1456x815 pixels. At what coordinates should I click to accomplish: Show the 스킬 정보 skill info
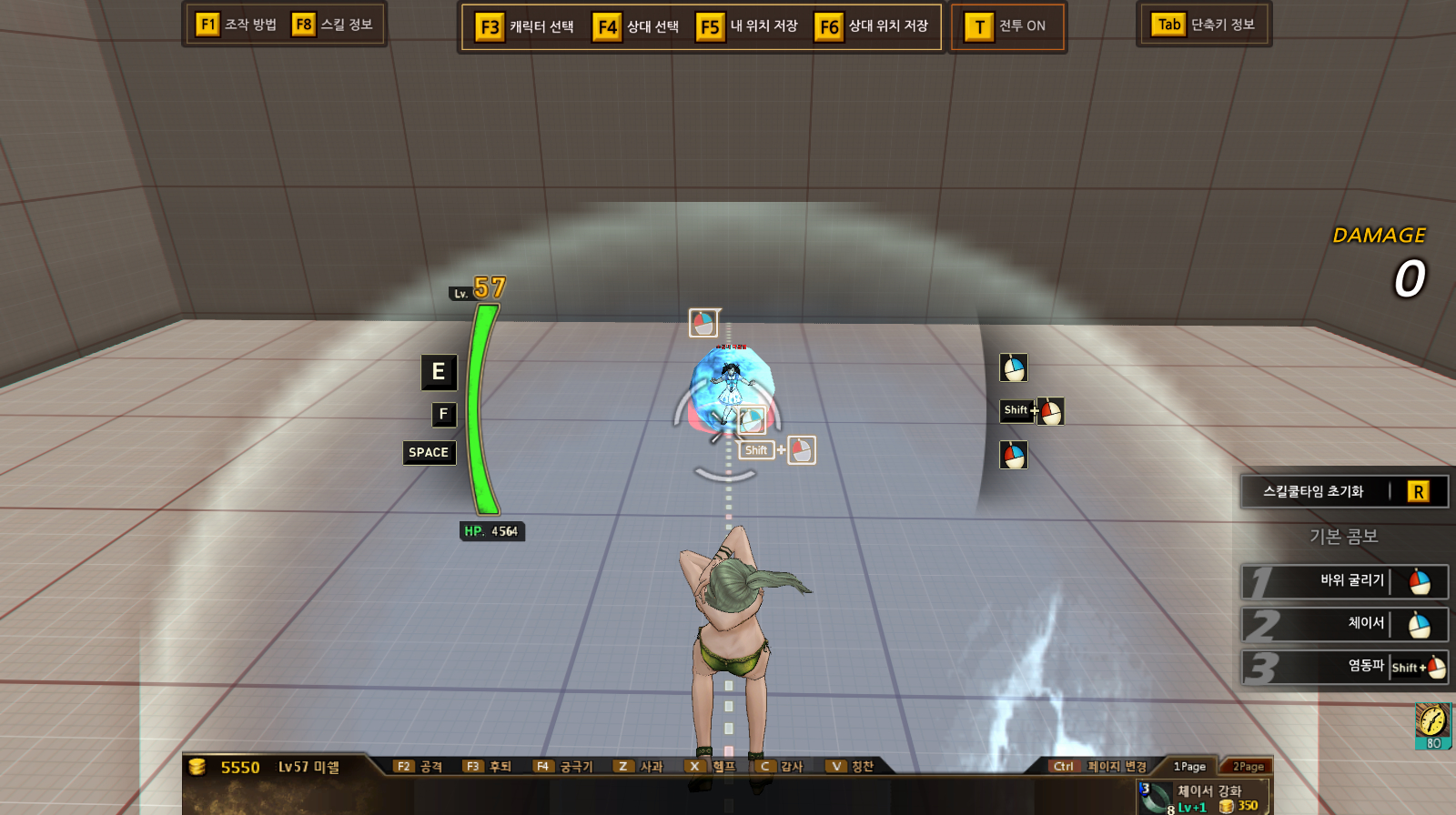coord(333,25)
